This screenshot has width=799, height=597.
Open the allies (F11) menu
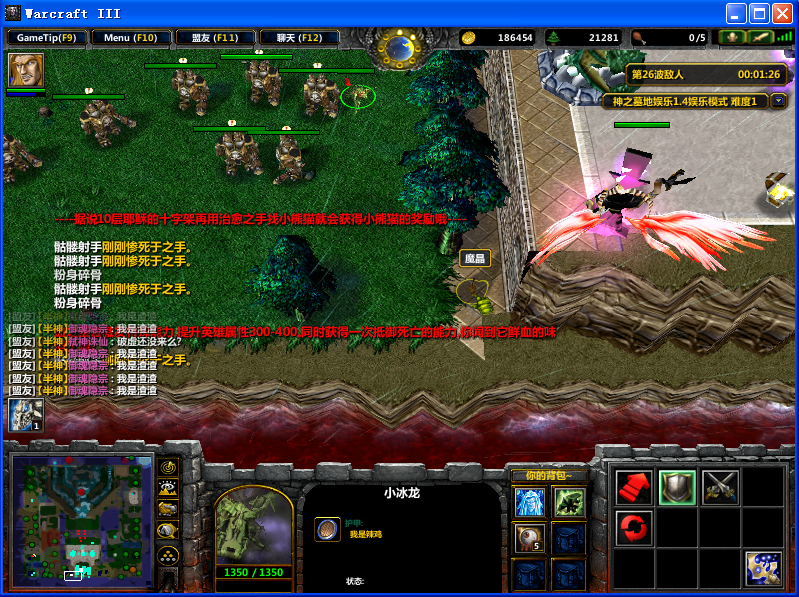[215, 38]
